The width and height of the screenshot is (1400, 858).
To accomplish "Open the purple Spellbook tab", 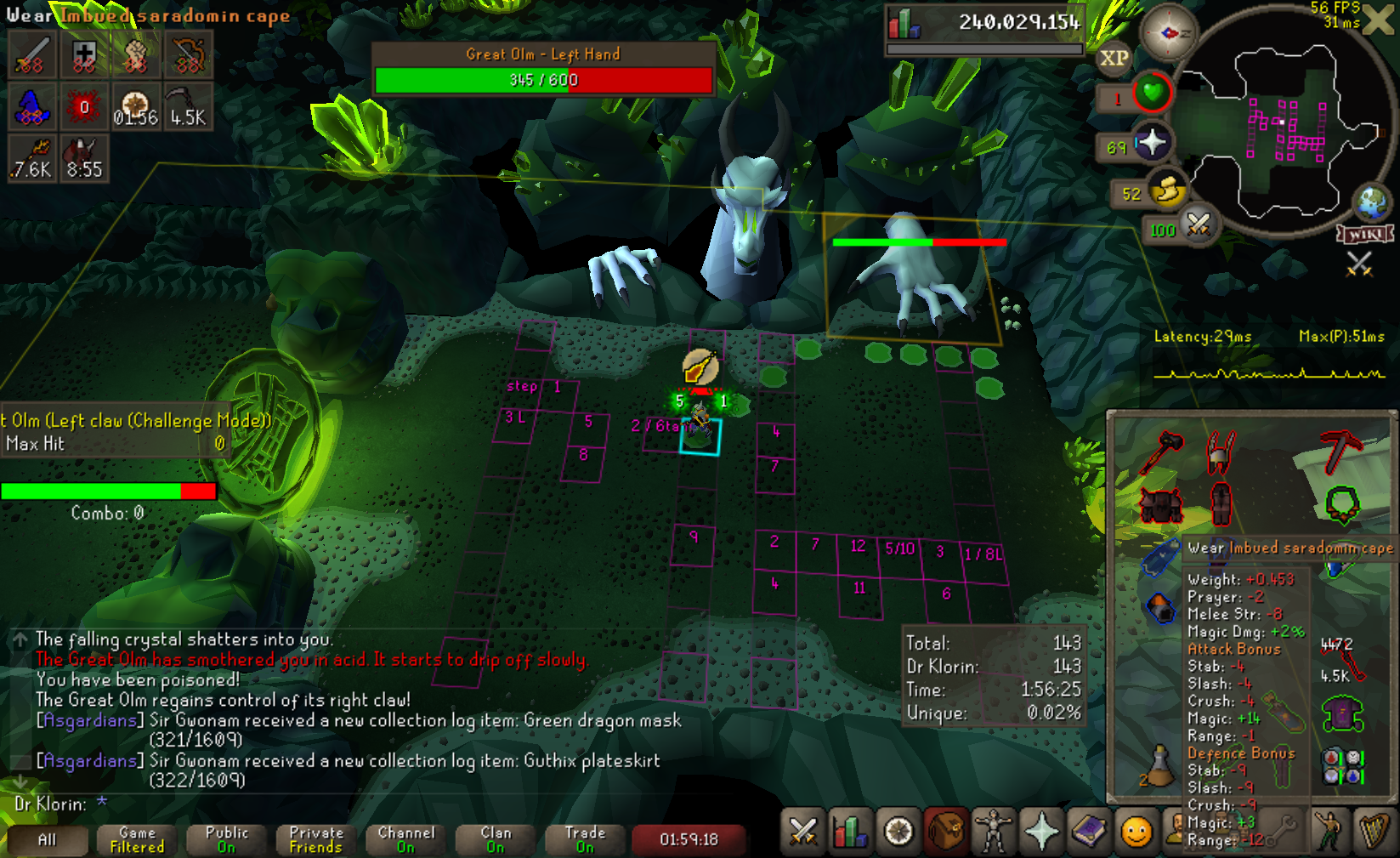I will [x=1089, y=831].
